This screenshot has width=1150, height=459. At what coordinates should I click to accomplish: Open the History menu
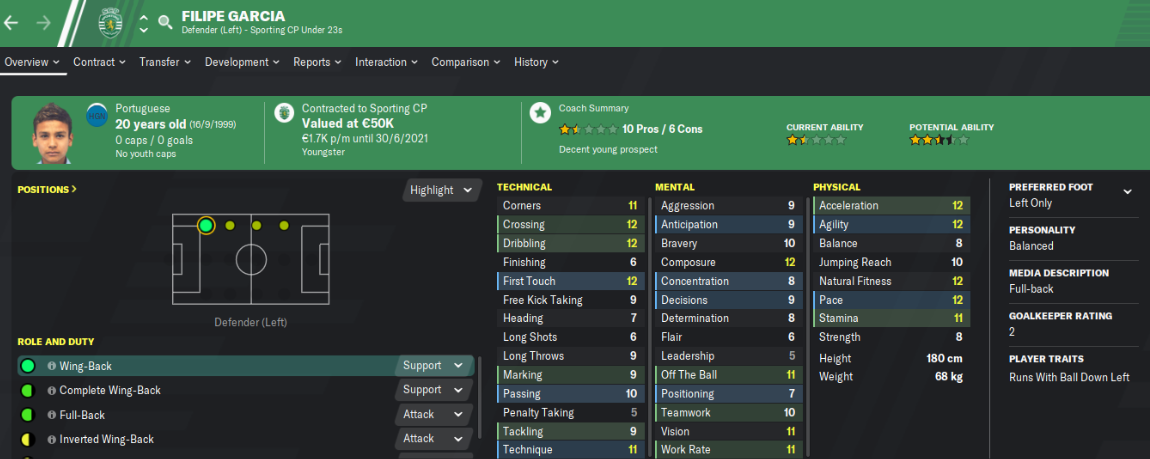click(x=535, y=62)
